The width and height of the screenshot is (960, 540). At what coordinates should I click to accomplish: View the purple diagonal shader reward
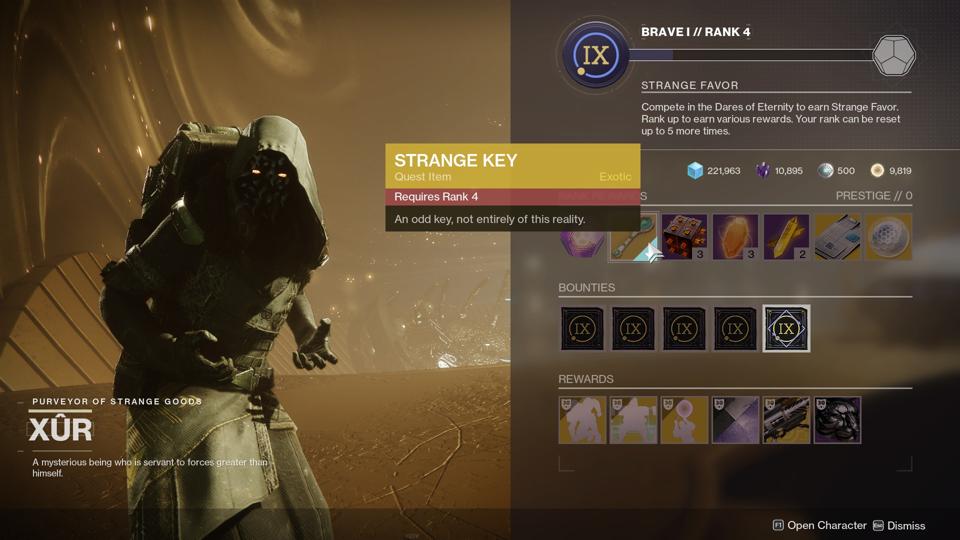(x=735, y=420)
